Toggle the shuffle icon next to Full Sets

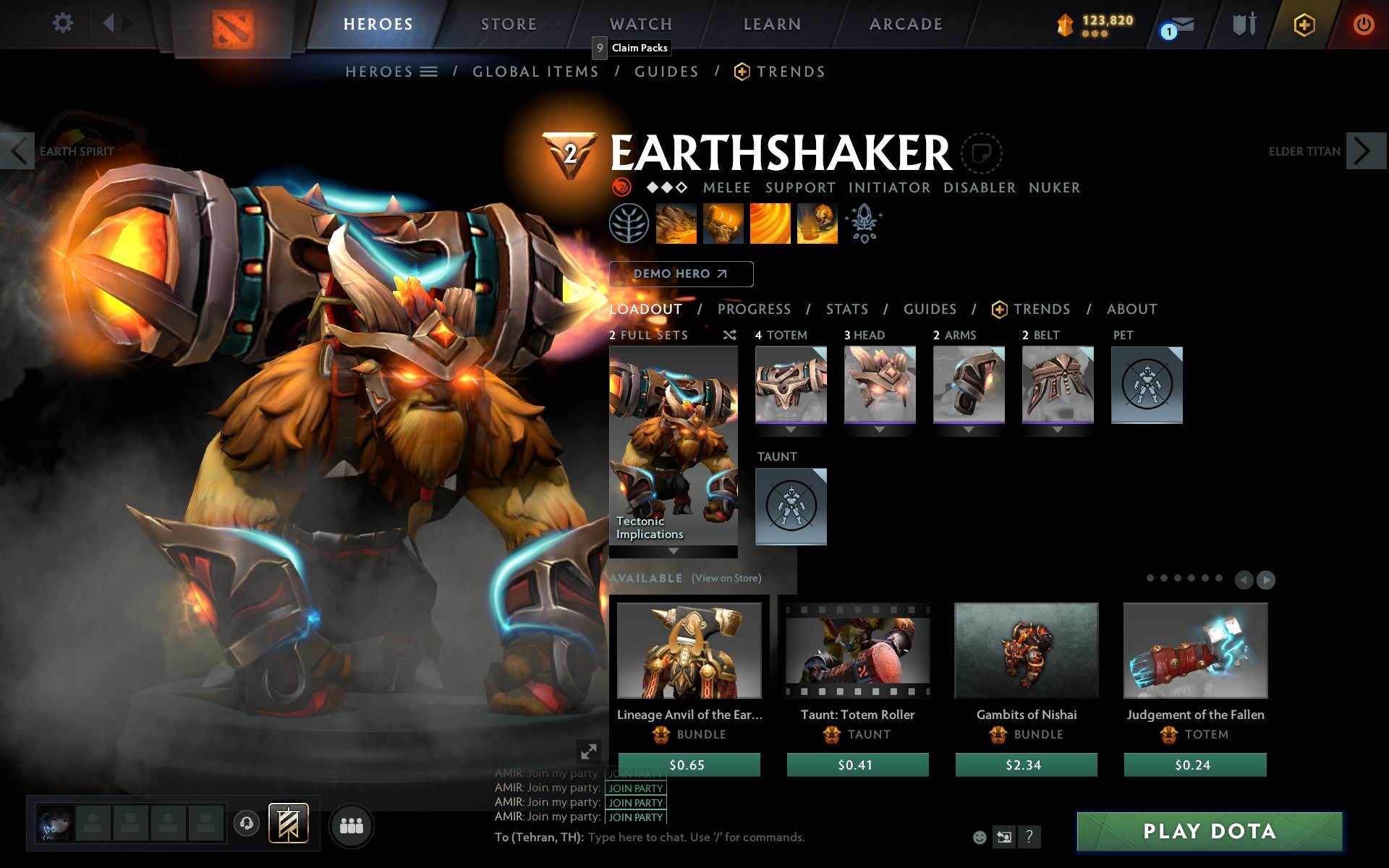point(729,335)
